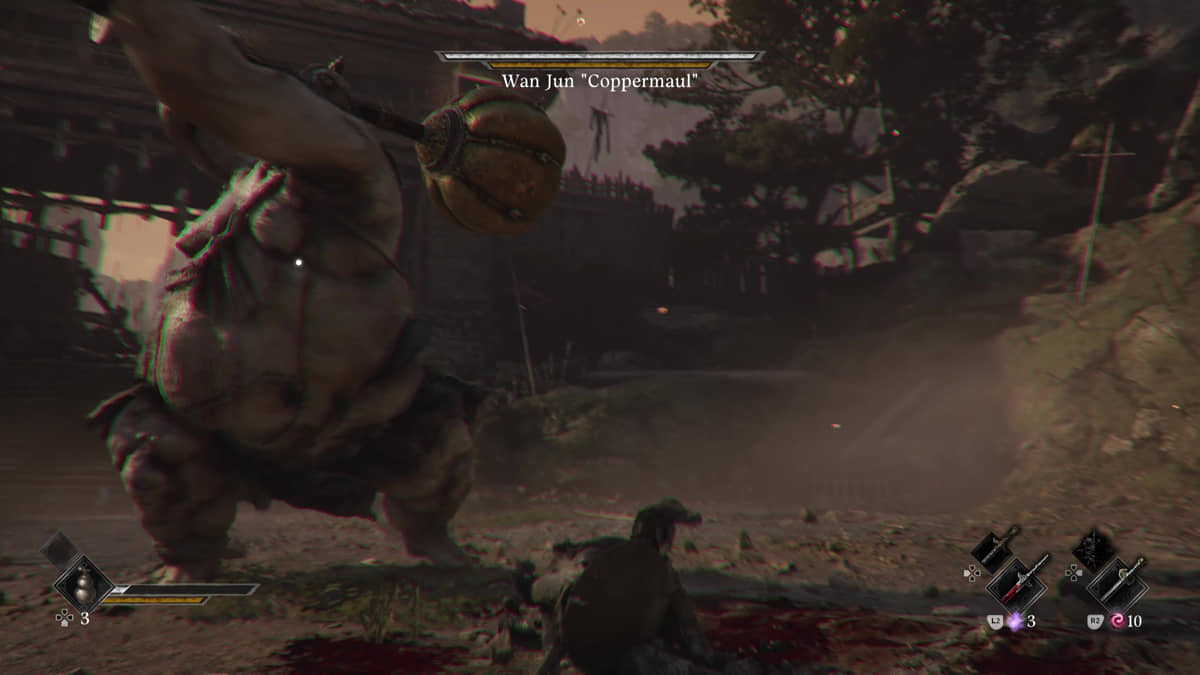Select the red-hilted firearm weapon slot

(1018, 582)
